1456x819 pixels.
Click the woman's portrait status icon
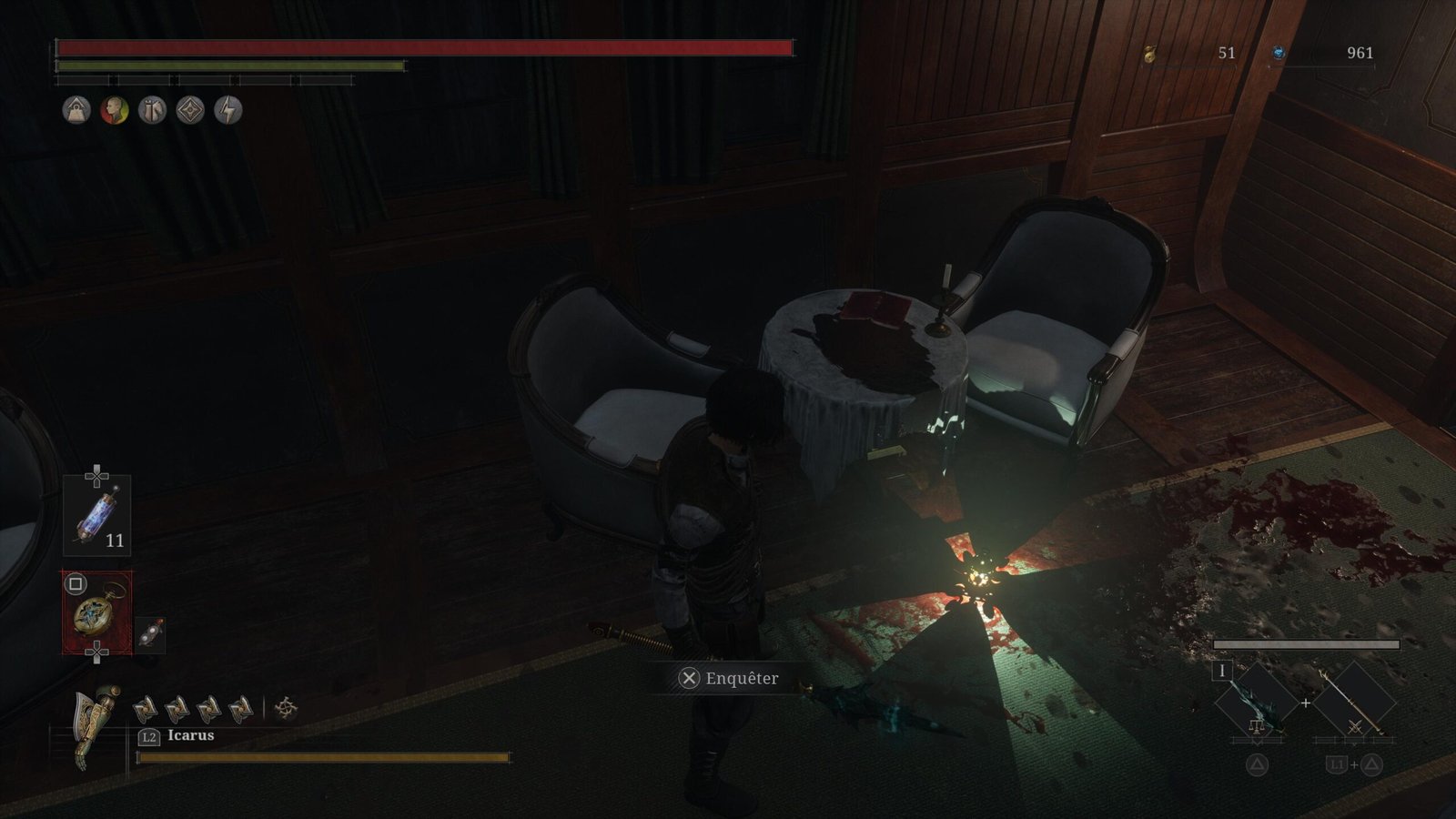115,111
